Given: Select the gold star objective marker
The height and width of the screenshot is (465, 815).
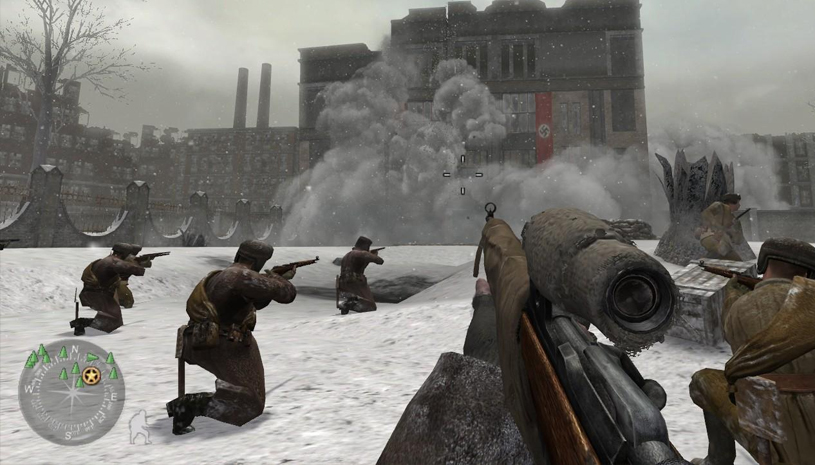Looking at the screenshot, I should point(92,376).
